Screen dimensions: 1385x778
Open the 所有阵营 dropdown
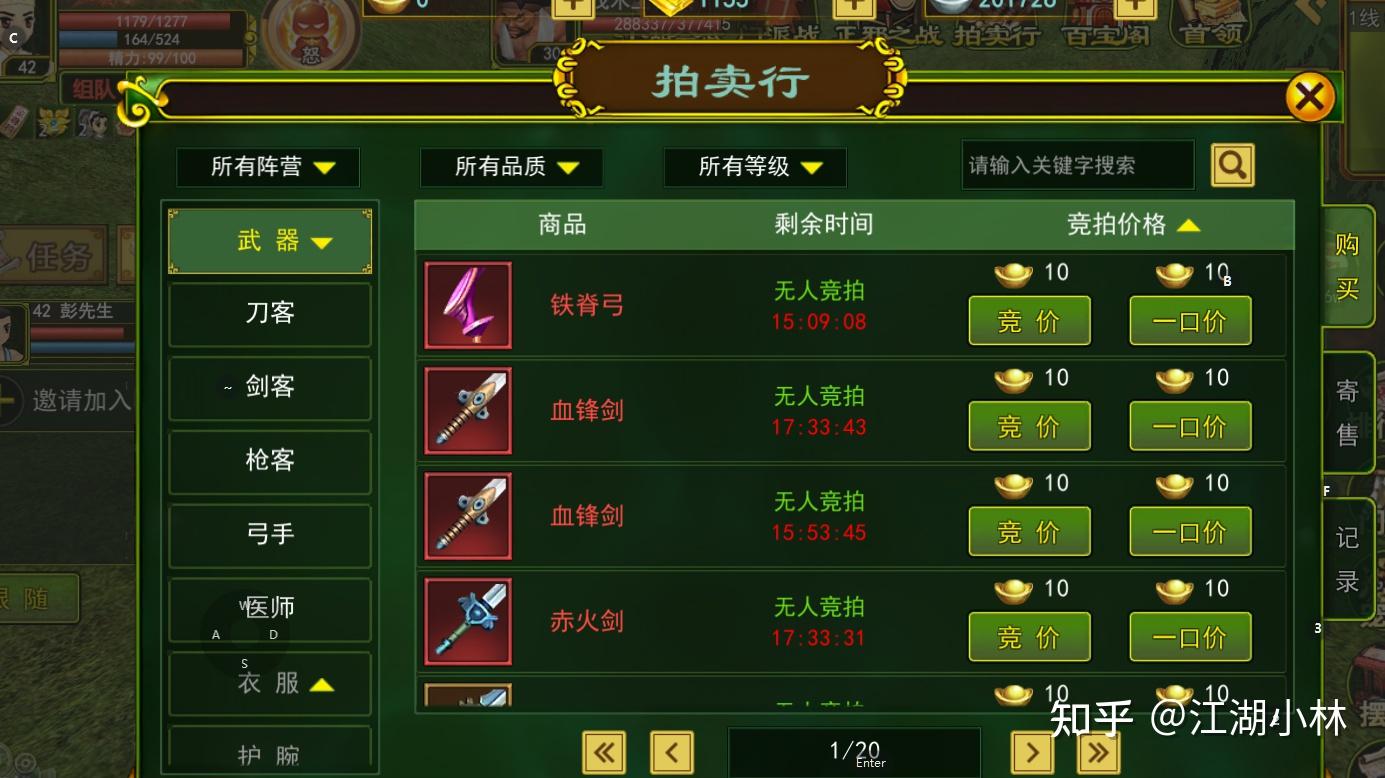coord(267,167)
